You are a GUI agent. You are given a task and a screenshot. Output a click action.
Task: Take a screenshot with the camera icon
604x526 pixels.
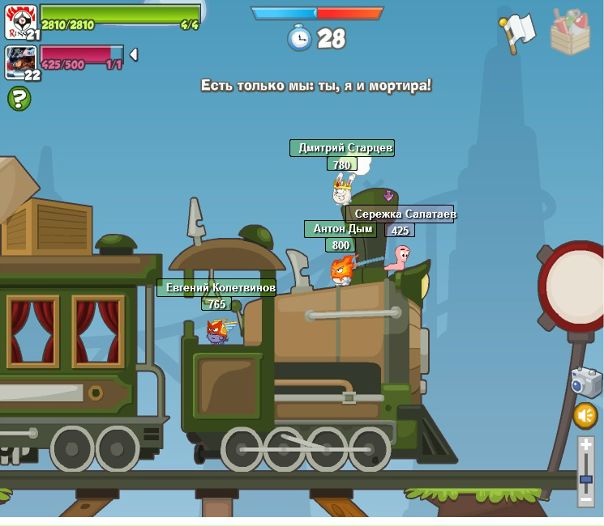pos(585,381)
